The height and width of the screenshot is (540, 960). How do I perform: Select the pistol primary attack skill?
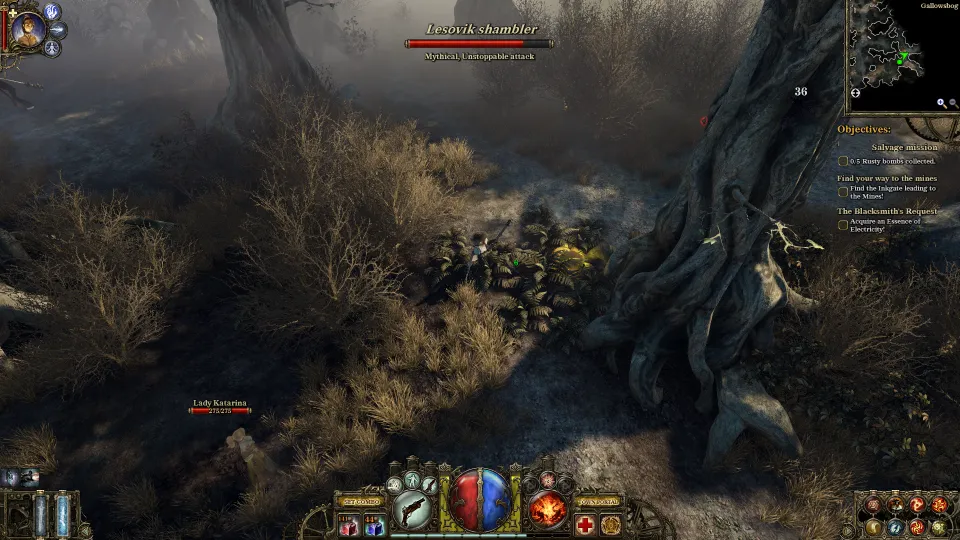tap(412, 509)
